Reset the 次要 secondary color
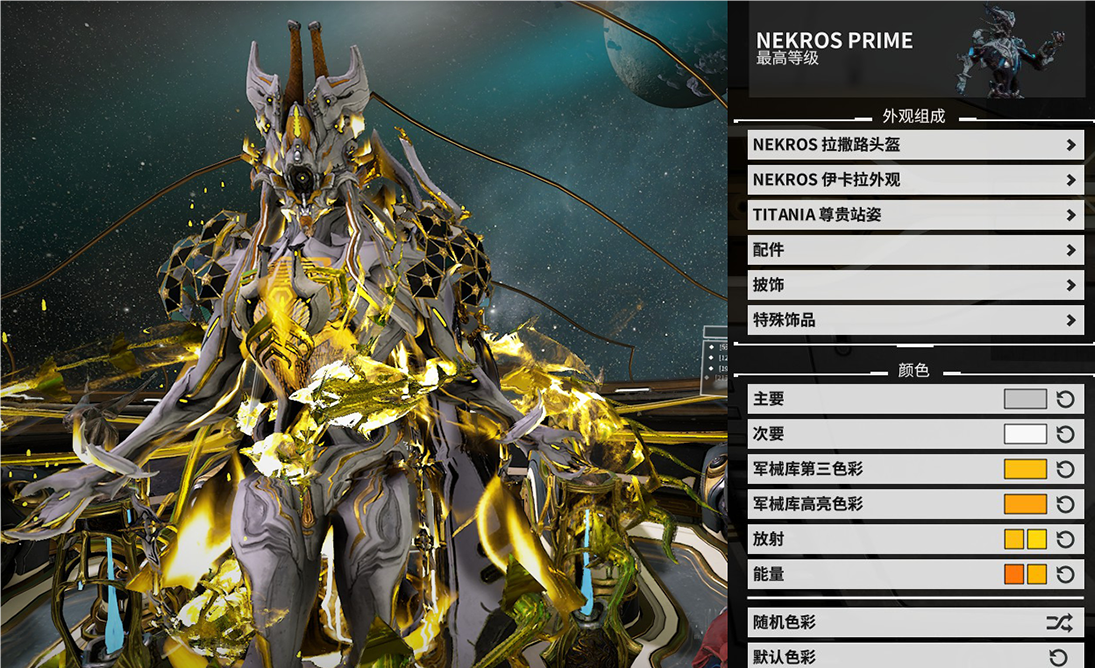 click(x=1066, y=434)
